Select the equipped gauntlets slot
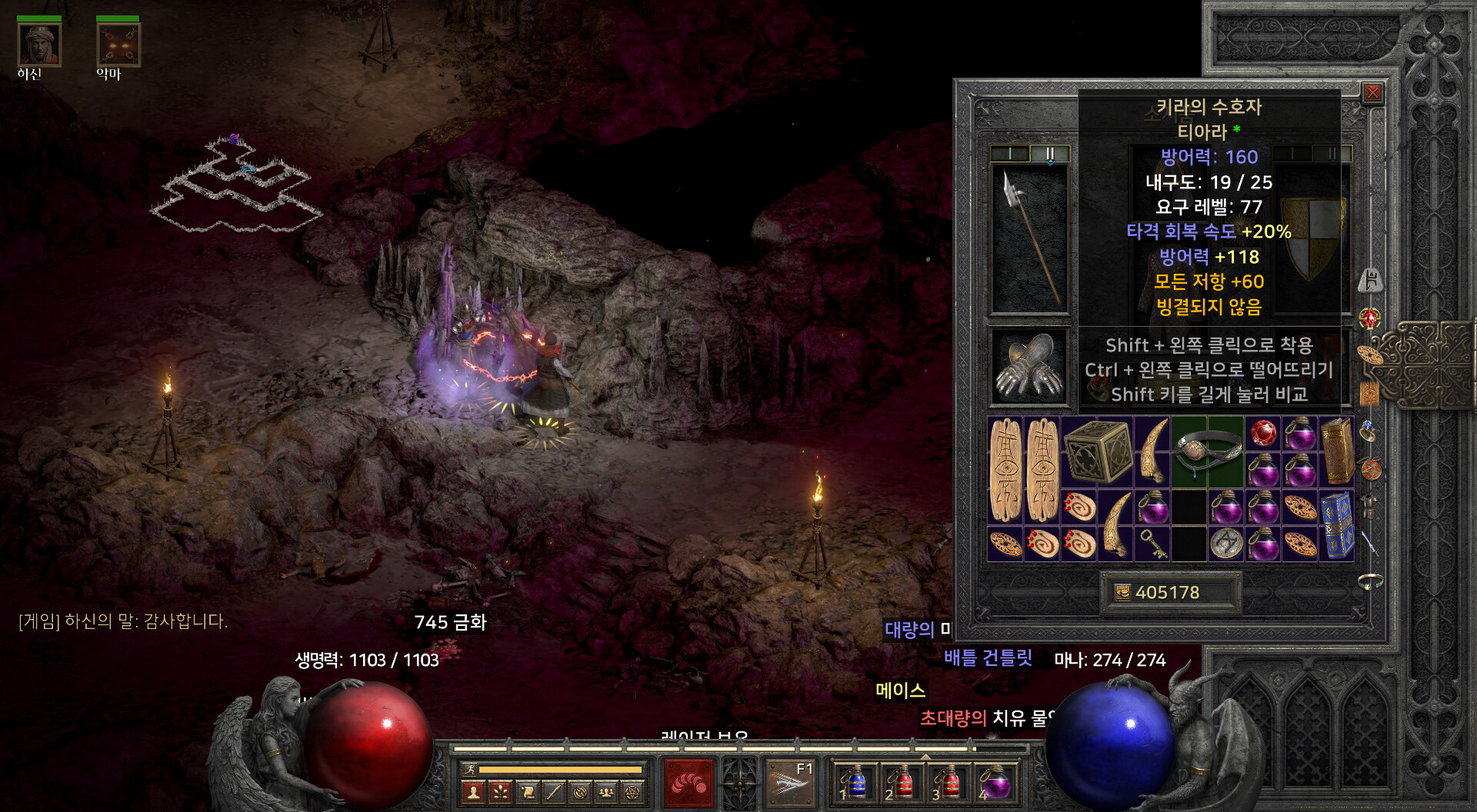Screen dimensions: 1477x812 pyautogui.click(x=1029, y=367)
